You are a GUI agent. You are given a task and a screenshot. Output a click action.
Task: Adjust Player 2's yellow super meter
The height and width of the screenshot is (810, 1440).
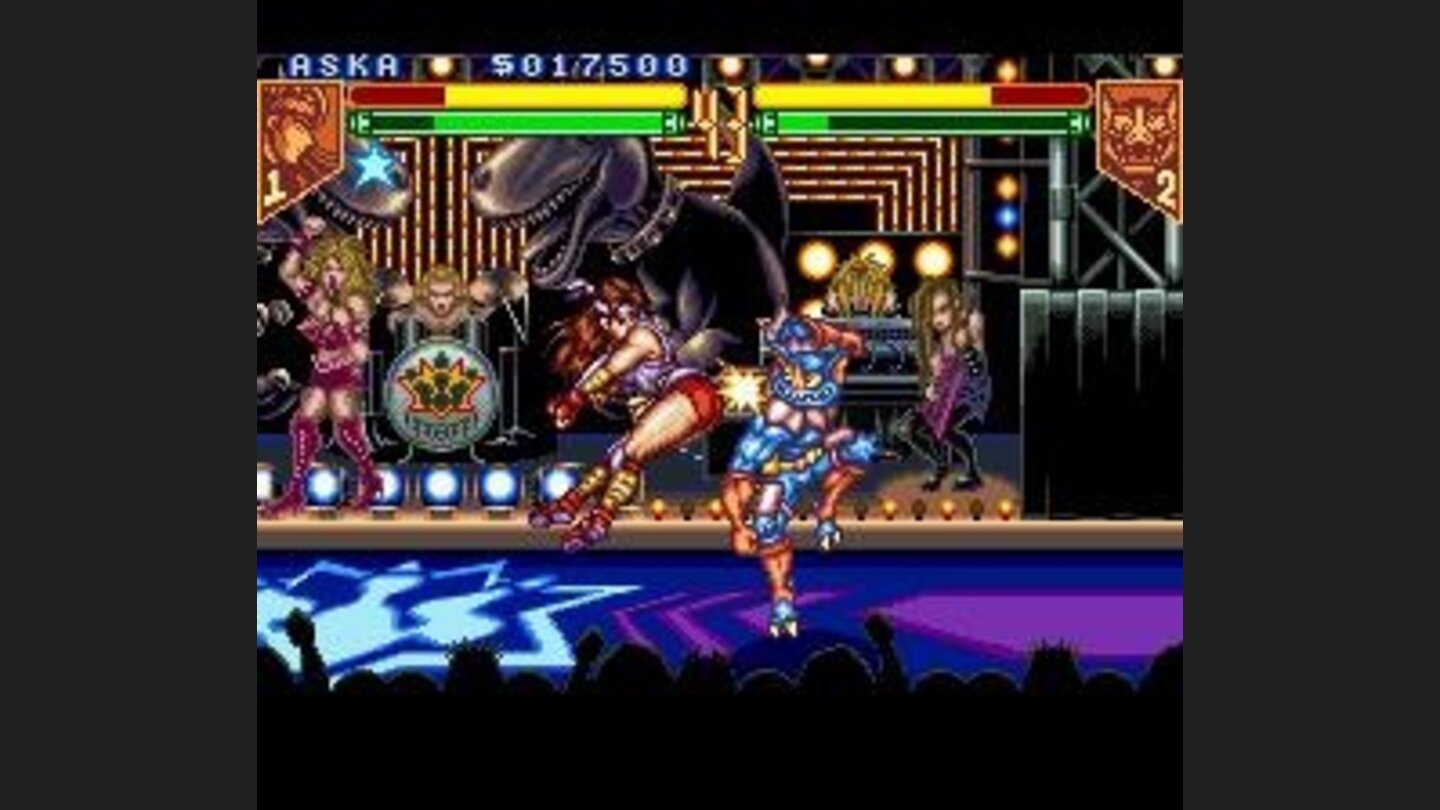[x=870, y=98]
